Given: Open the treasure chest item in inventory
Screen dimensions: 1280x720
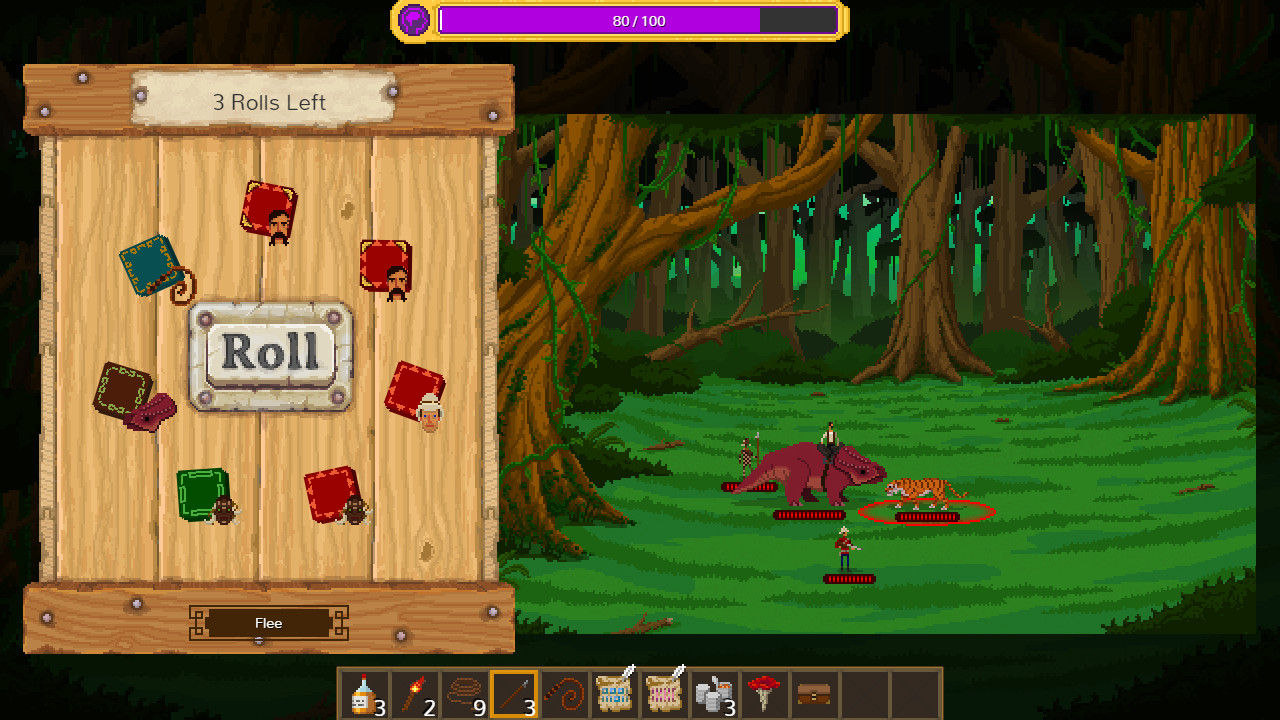Looking at the screenshot, I should [x=817, y=693].
